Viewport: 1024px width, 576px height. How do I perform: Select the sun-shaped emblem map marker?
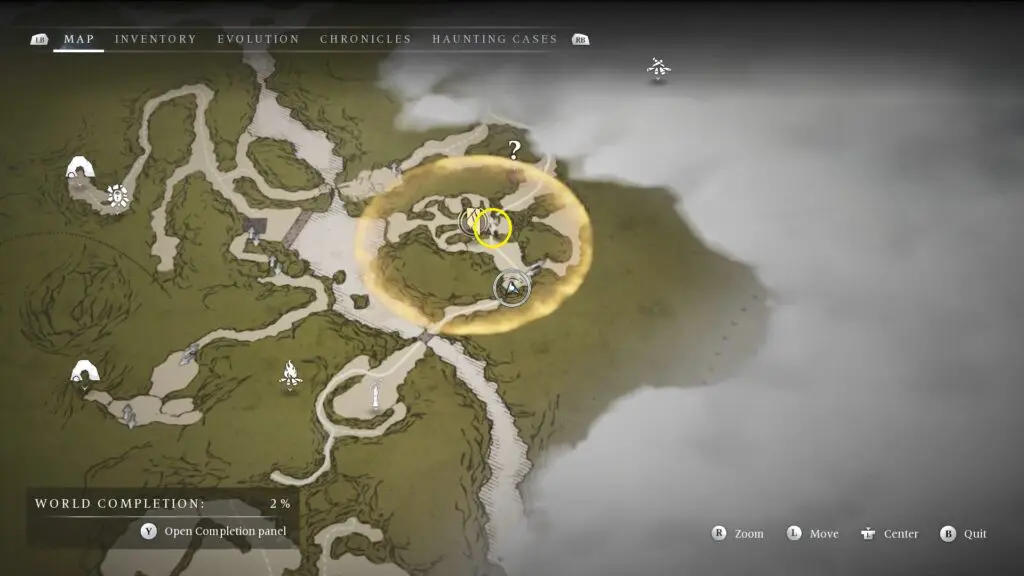click(x=118, y=196)
